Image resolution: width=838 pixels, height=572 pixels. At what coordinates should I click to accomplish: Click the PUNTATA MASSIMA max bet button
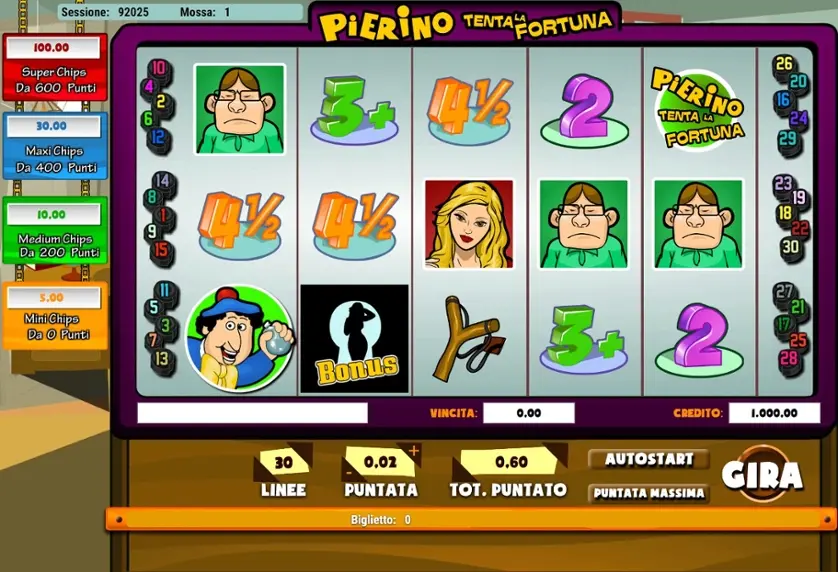pos(648,492)
